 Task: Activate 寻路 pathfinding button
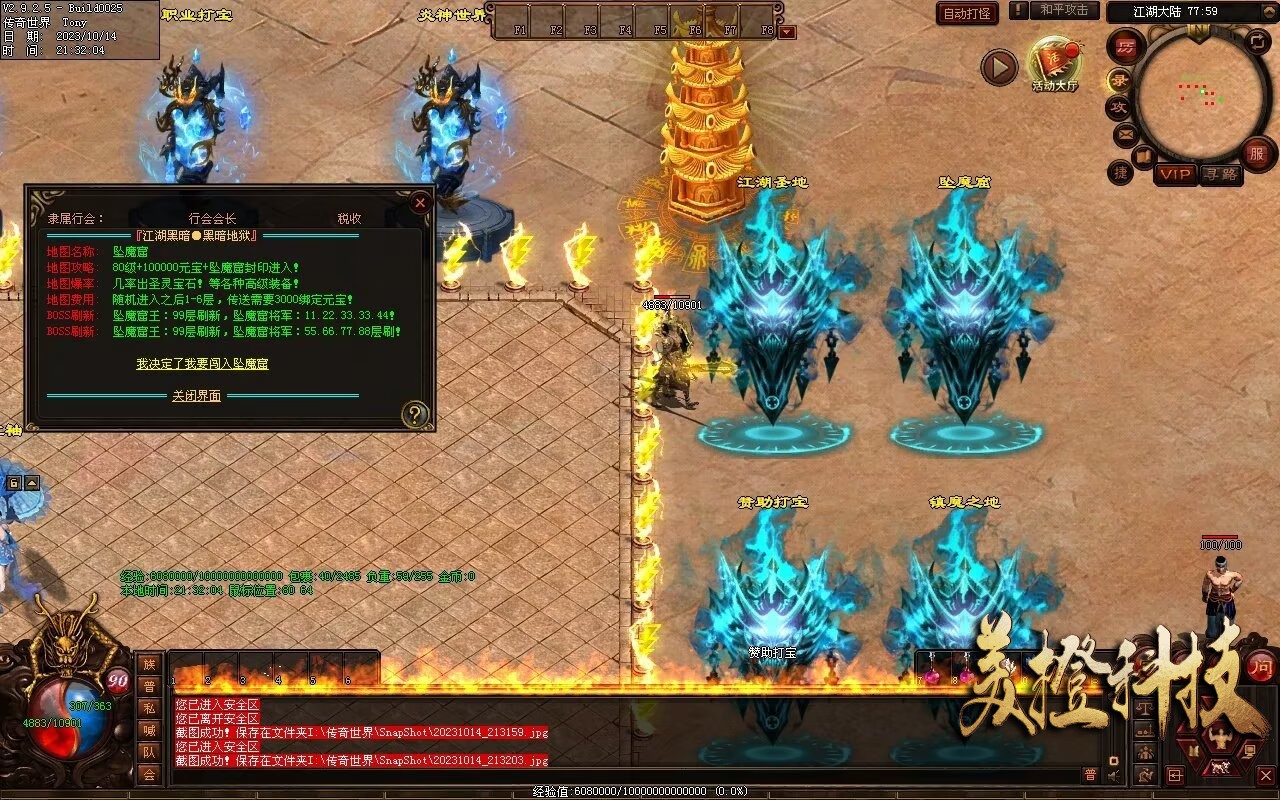pyautogui.click(x=1220, y=174)
